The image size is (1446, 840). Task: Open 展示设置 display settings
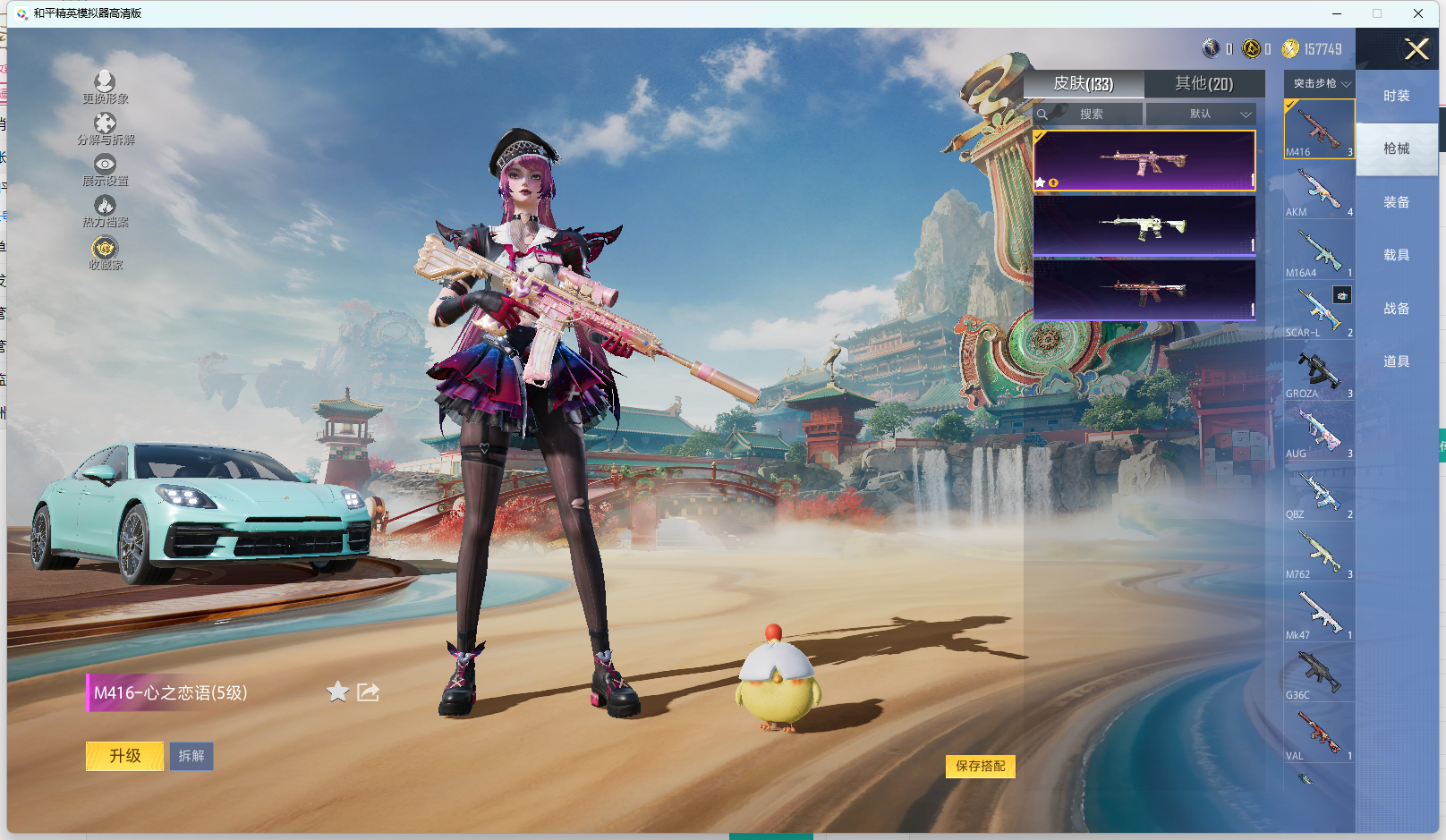click(105, 169)
